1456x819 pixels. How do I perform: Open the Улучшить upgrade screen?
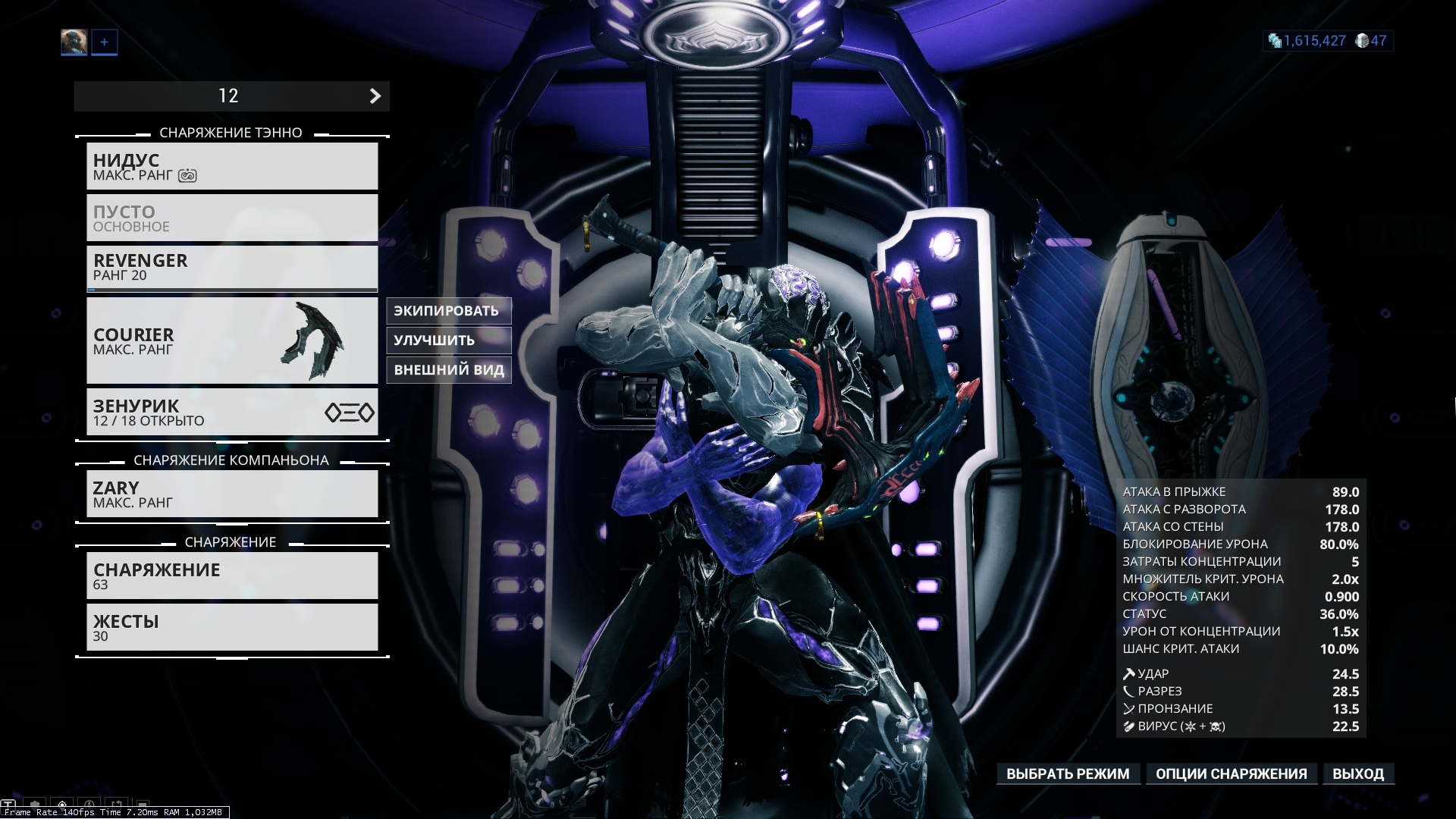coord(448,340)
